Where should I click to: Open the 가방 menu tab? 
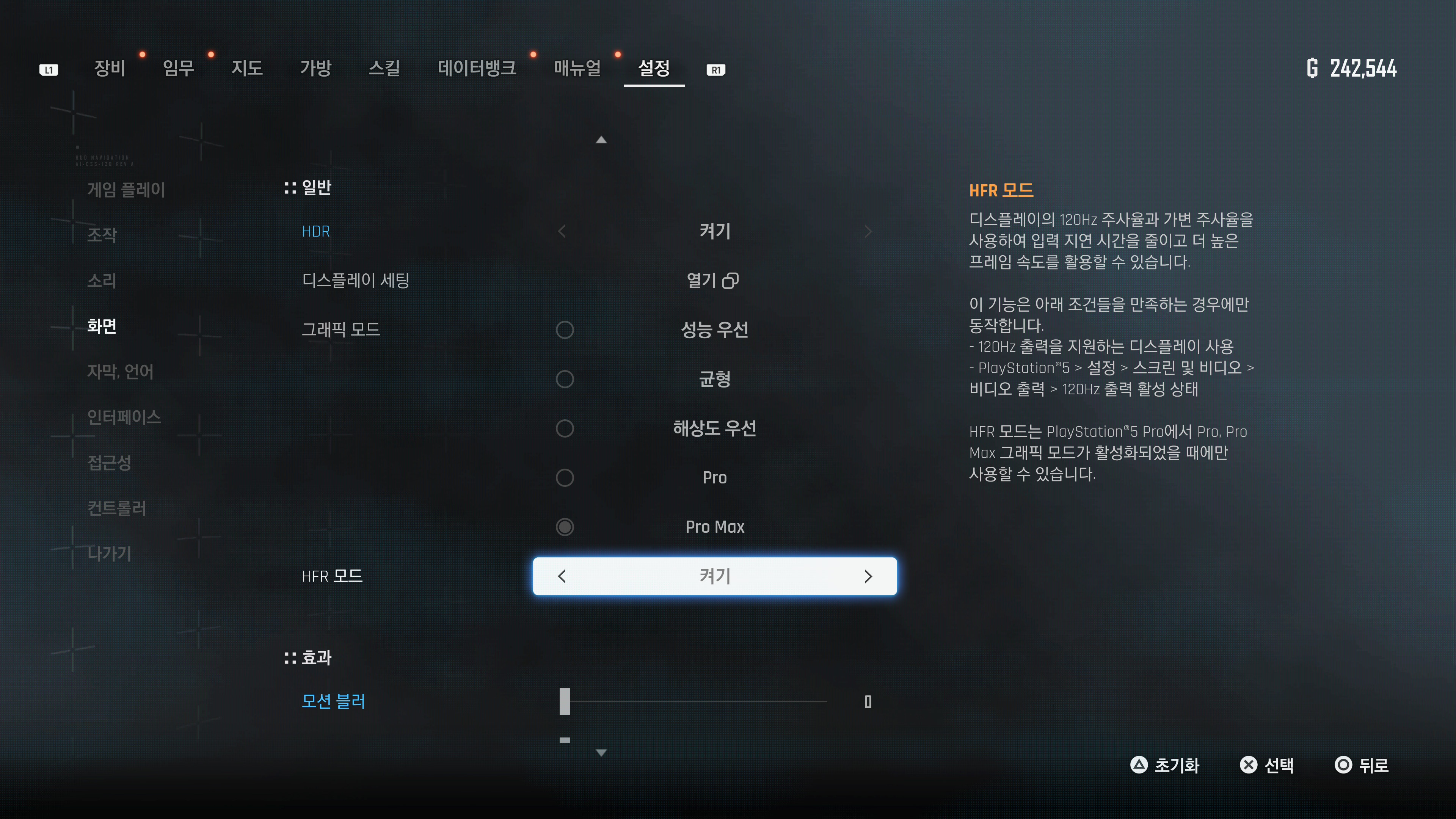(x=315, y=68)
